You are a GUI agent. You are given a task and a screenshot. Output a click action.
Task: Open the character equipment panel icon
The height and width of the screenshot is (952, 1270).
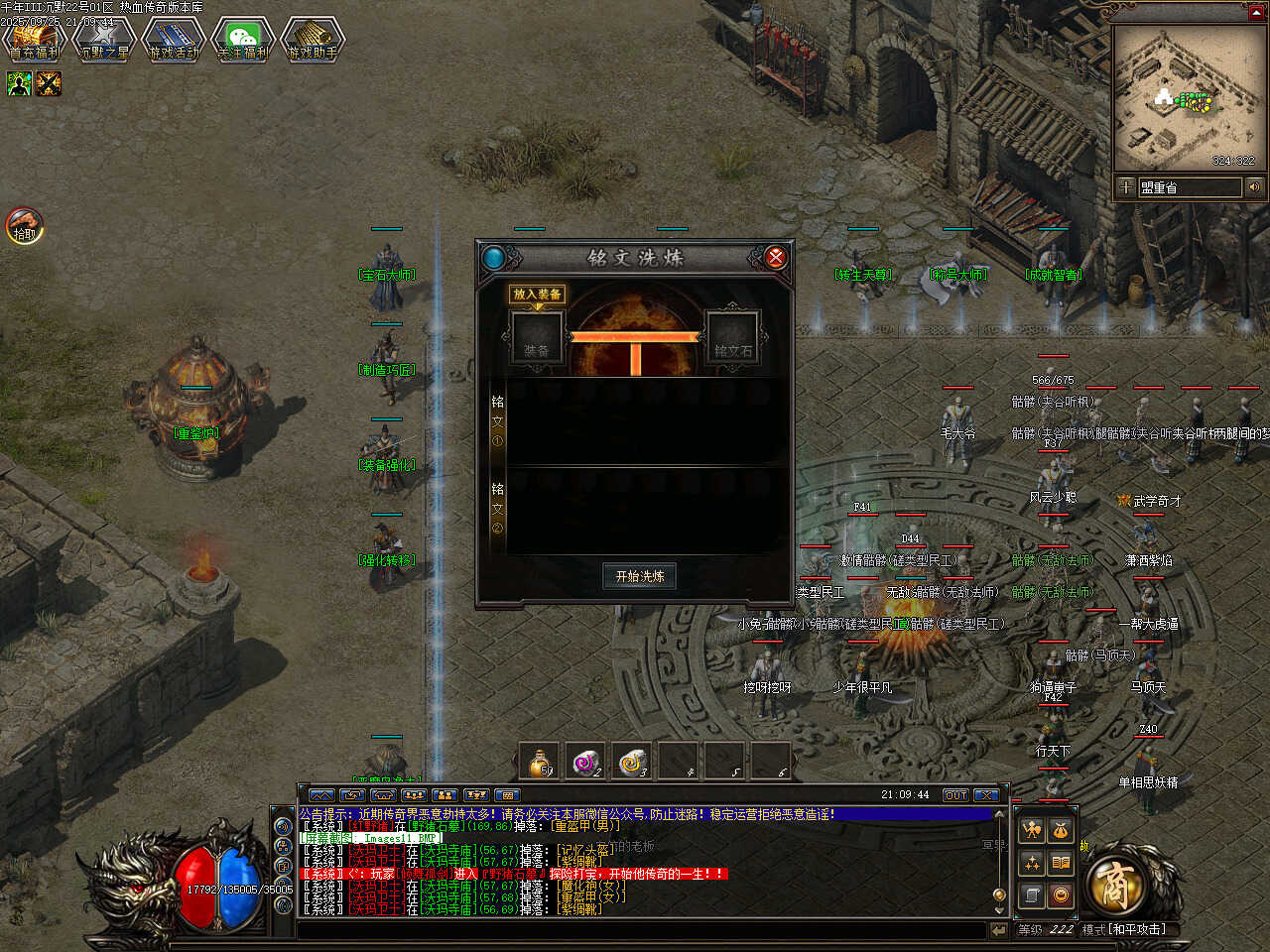click(1032, 831)
